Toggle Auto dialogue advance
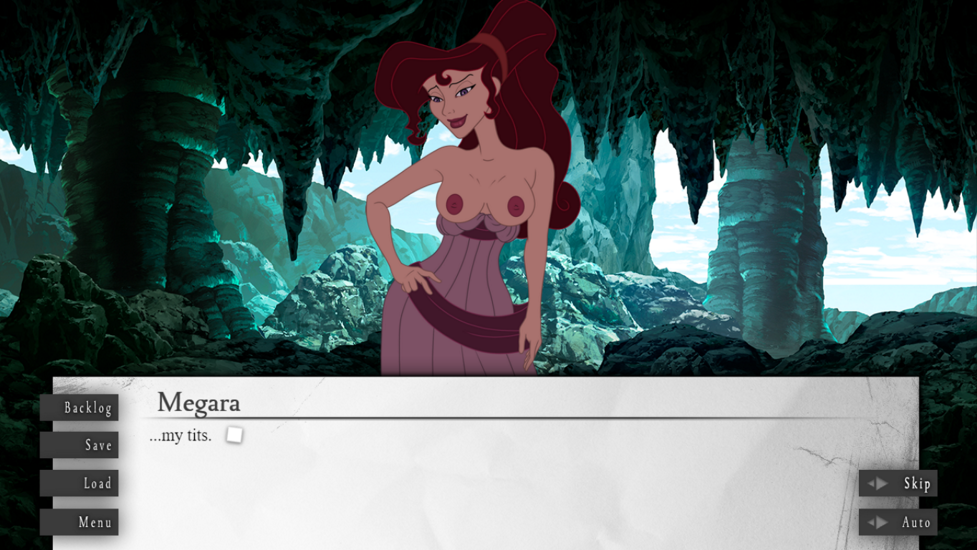 click(x=898, y=522)
